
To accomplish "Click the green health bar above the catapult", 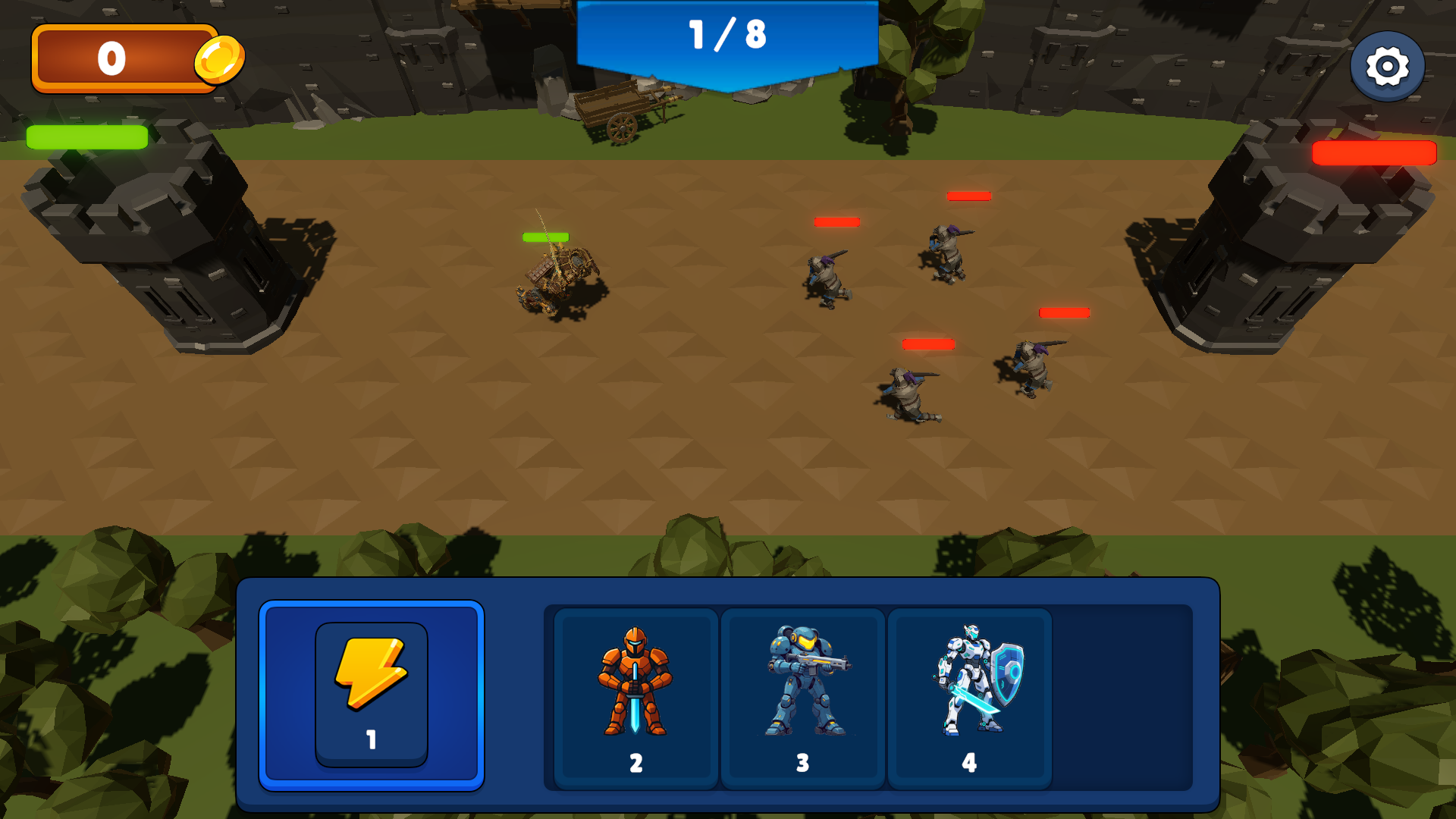I will [545, 237].
